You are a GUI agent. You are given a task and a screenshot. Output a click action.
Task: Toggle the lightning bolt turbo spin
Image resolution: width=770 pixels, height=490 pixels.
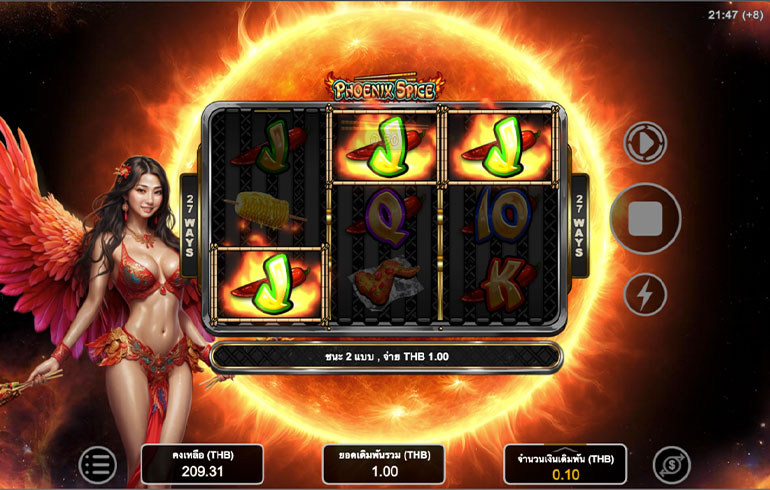pyautogui.click(x=645, y=295)
